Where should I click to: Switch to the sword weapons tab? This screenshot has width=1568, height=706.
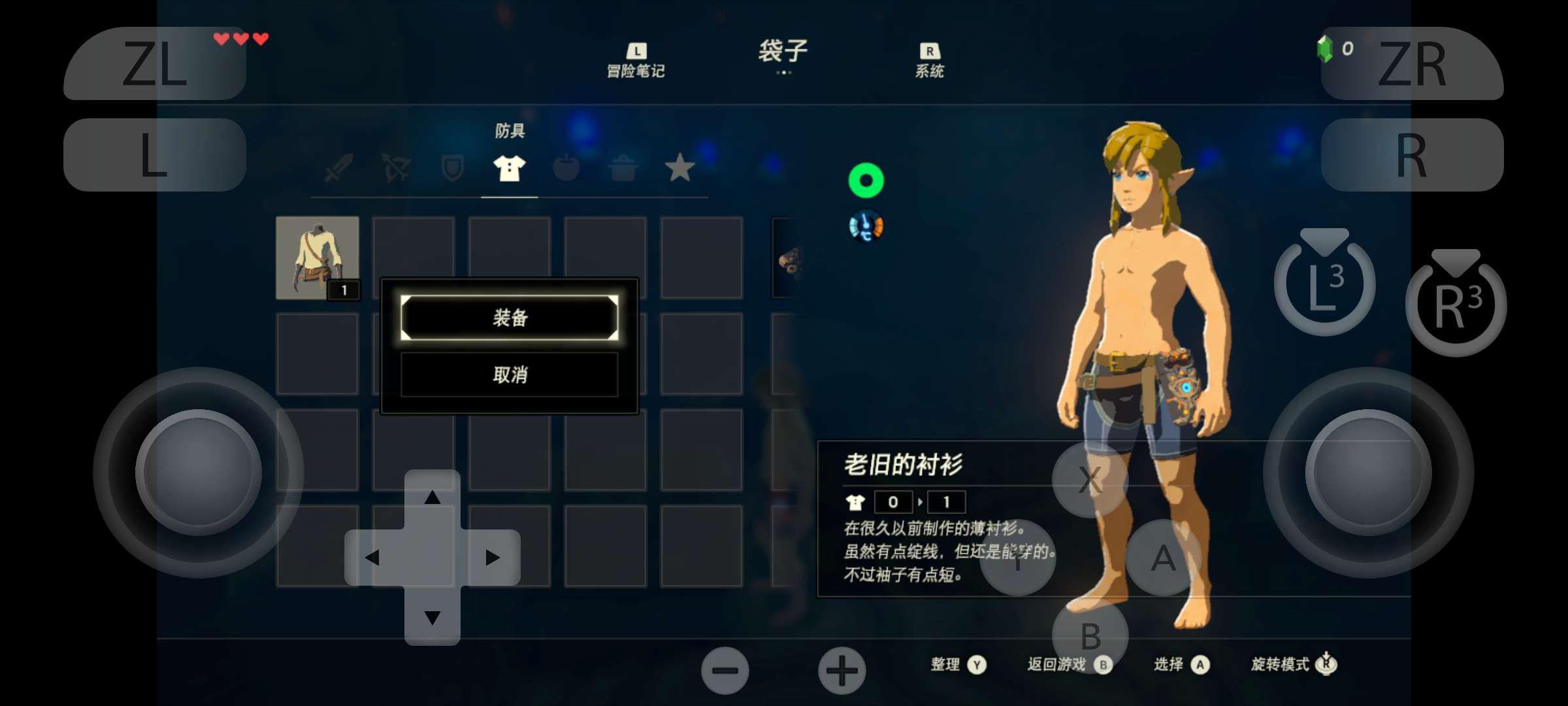tap(339, 168)
